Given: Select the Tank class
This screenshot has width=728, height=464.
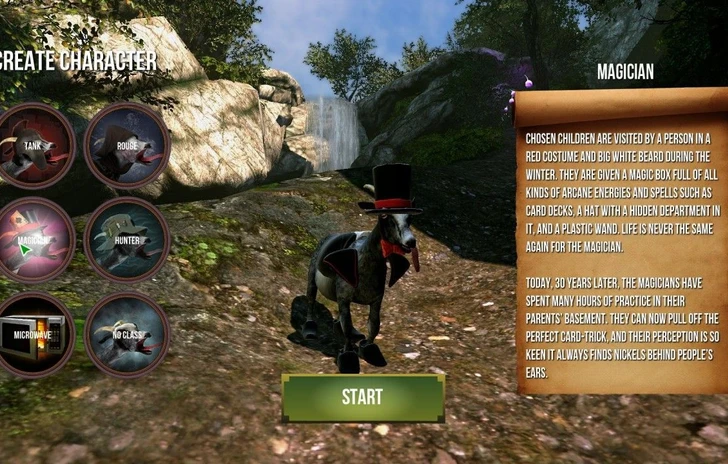Looking at the screenshot, I should point(35,146).
